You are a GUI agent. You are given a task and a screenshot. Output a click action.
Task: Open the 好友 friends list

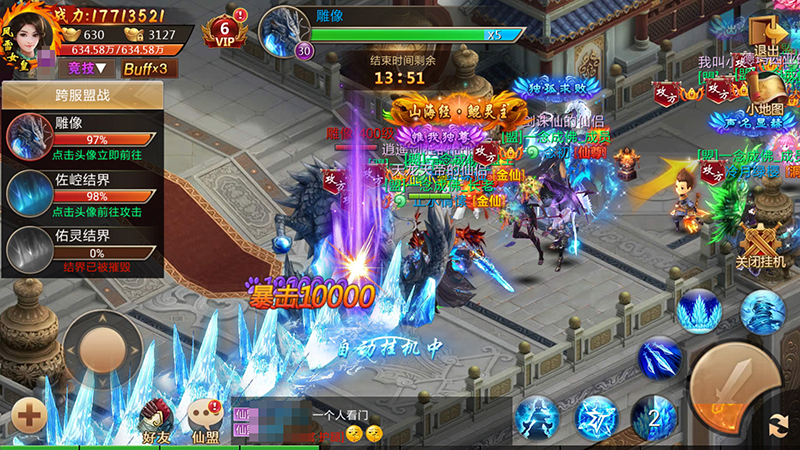point(156,419)
